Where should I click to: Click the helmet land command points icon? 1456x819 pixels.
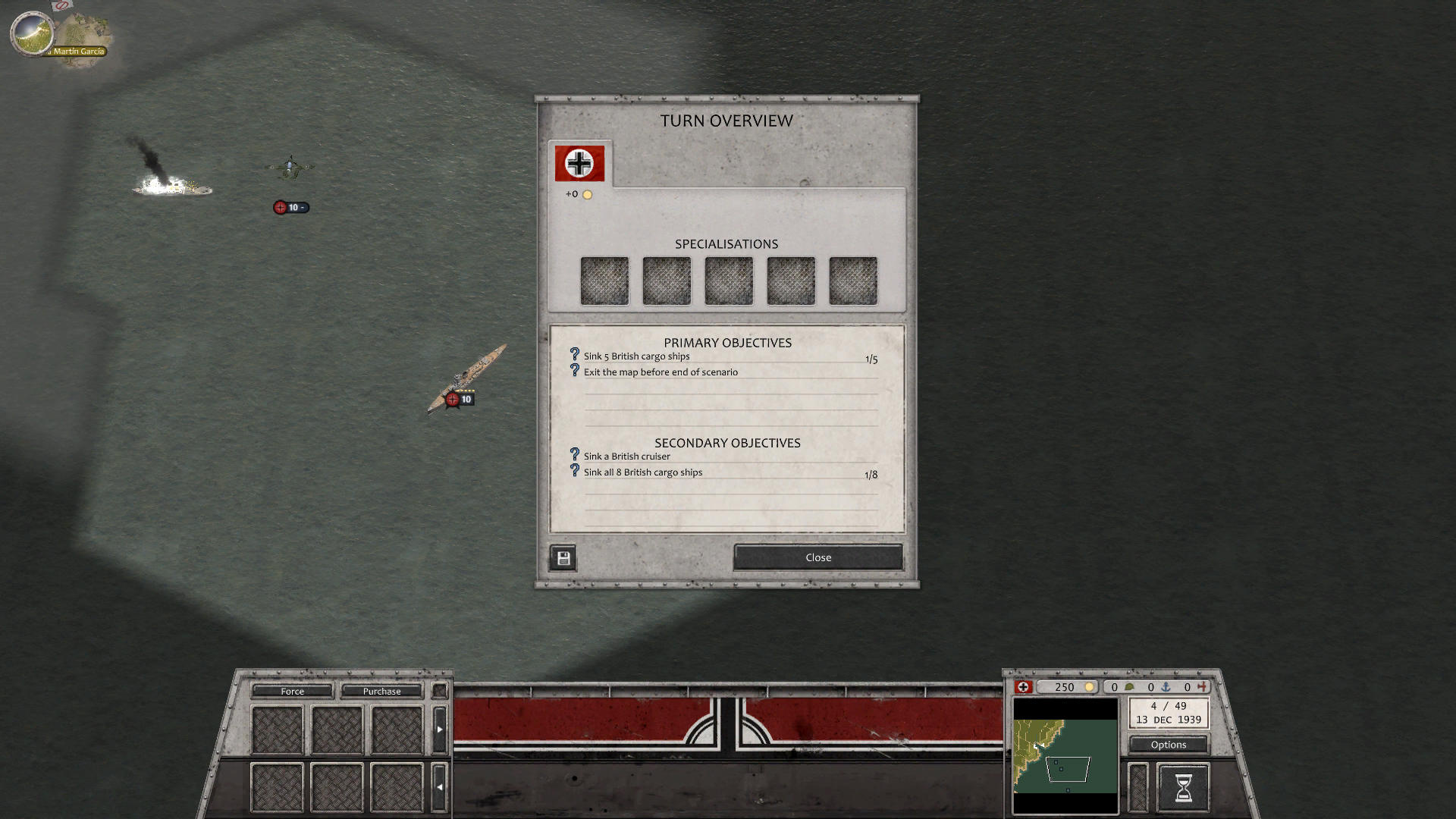click(1130, 687)
